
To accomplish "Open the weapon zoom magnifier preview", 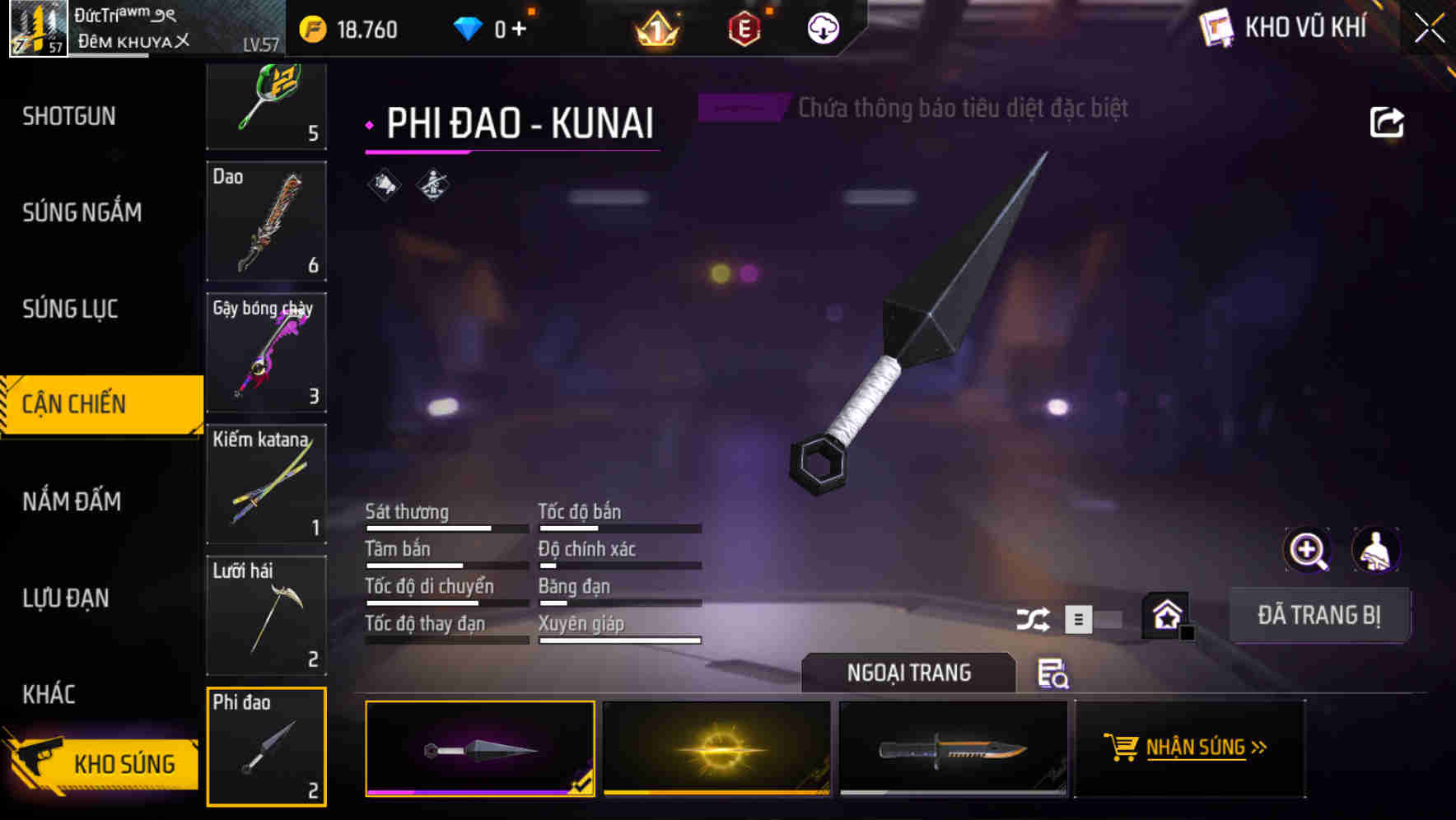I will (1309, 550).
